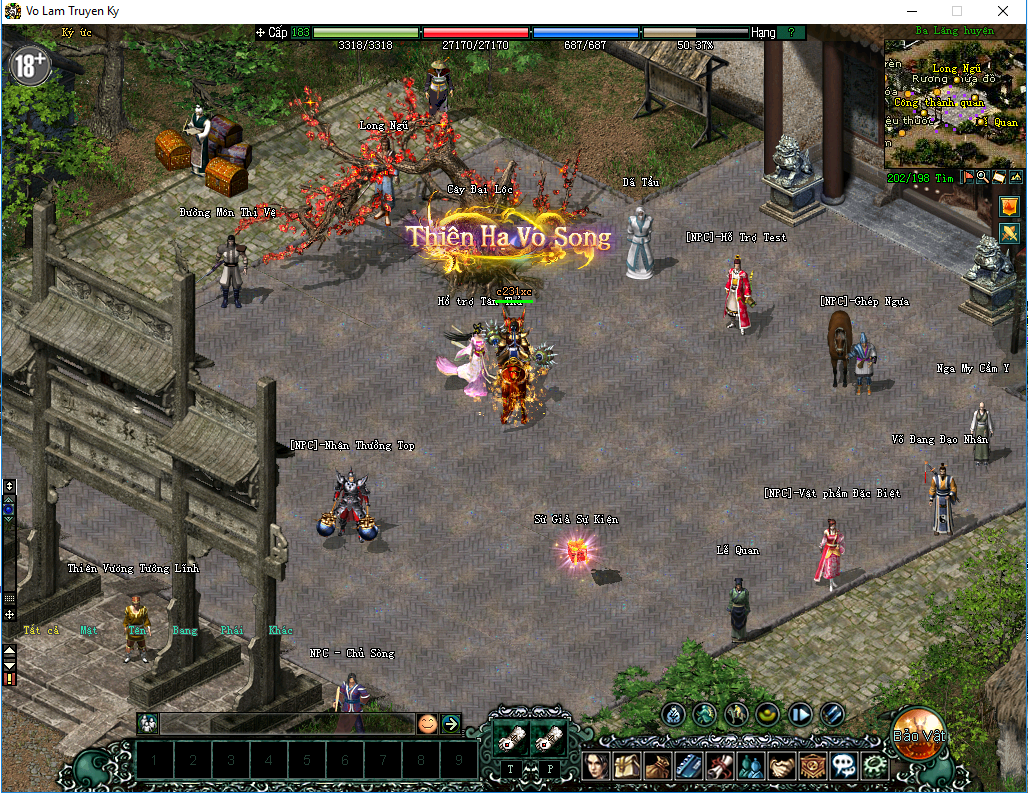Image resolution: width=1028 pixels, height=793 pixels.
Task: Send chat with the arrow button
Action: (x=451, y=723)
